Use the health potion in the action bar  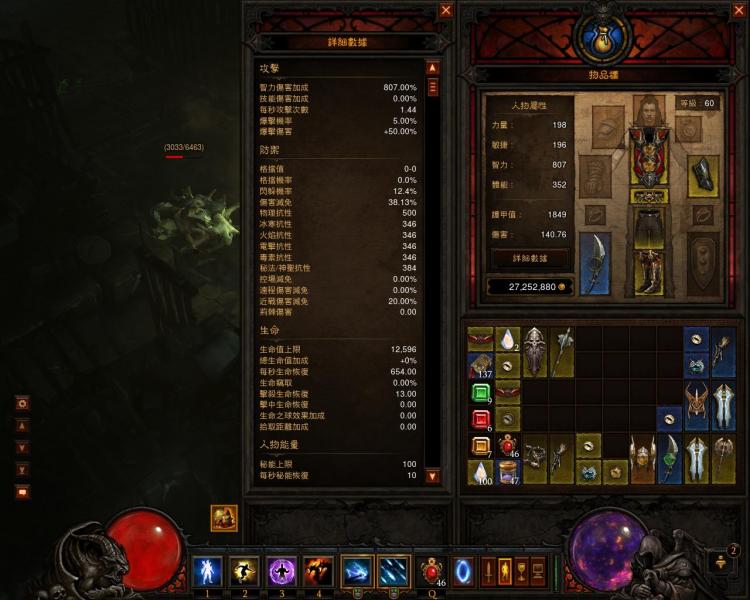pyautogui.click(x=433, y=570)
